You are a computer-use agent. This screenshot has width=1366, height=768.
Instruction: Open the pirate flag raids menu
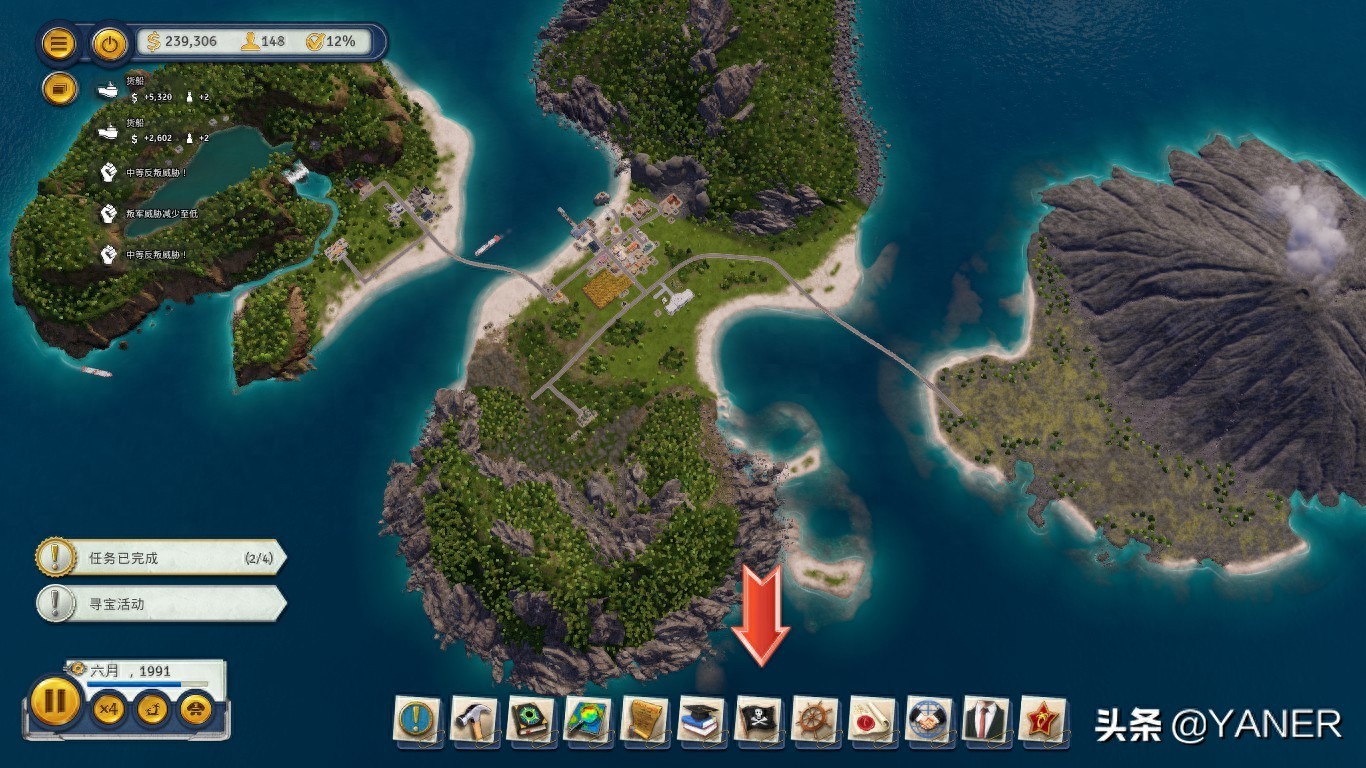[758, 719]
